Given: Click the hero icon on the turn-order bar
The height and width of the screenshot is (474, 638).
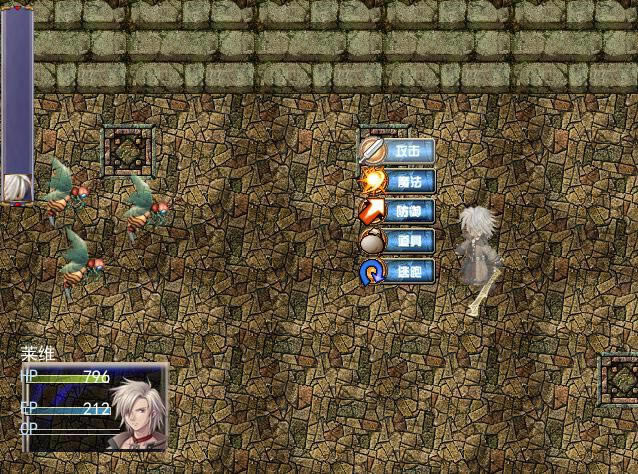Looking at the screenshot, I should click(x=16, y=187).
